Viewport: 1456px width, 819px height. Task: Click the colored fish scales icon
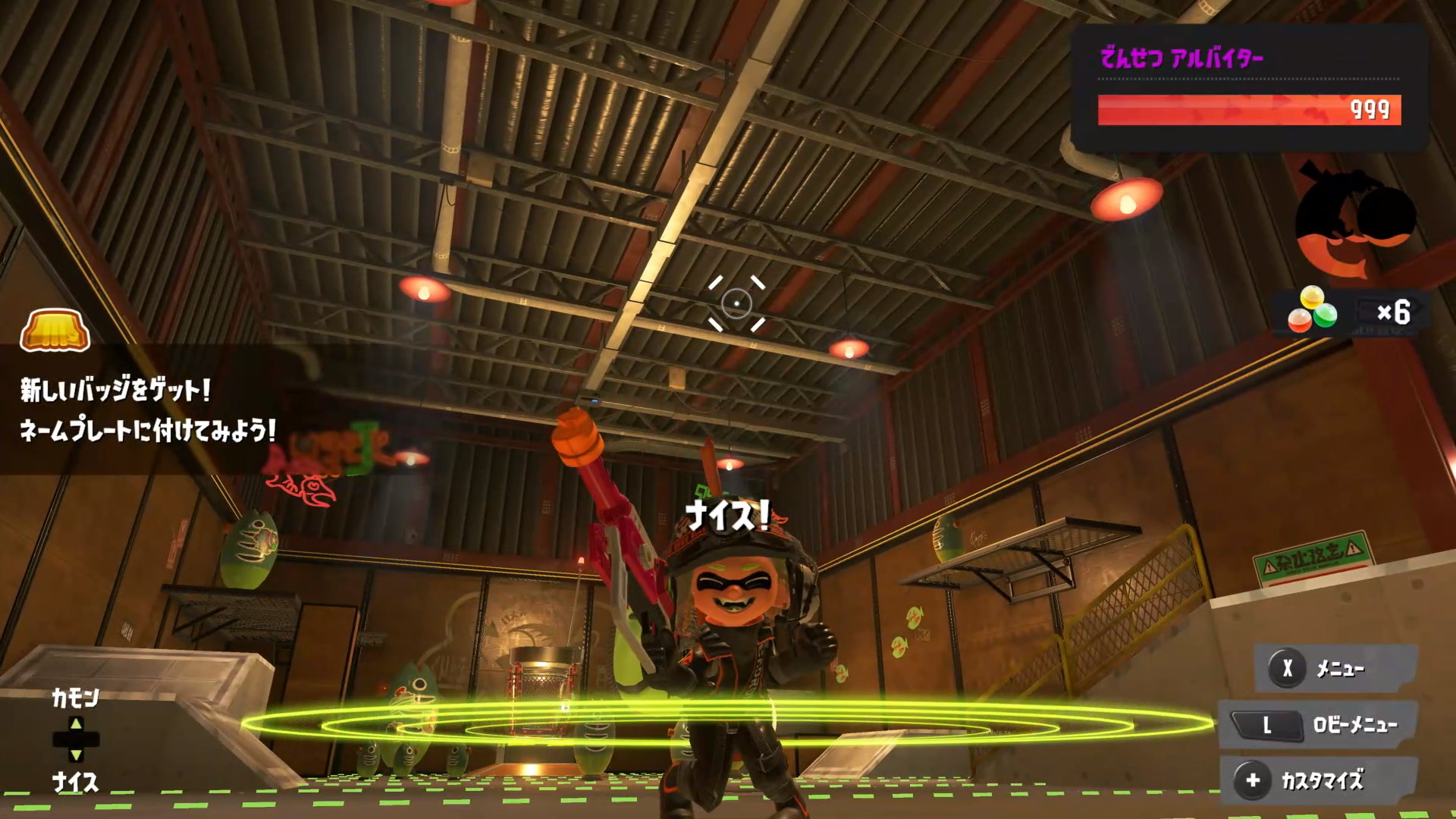1313,310
